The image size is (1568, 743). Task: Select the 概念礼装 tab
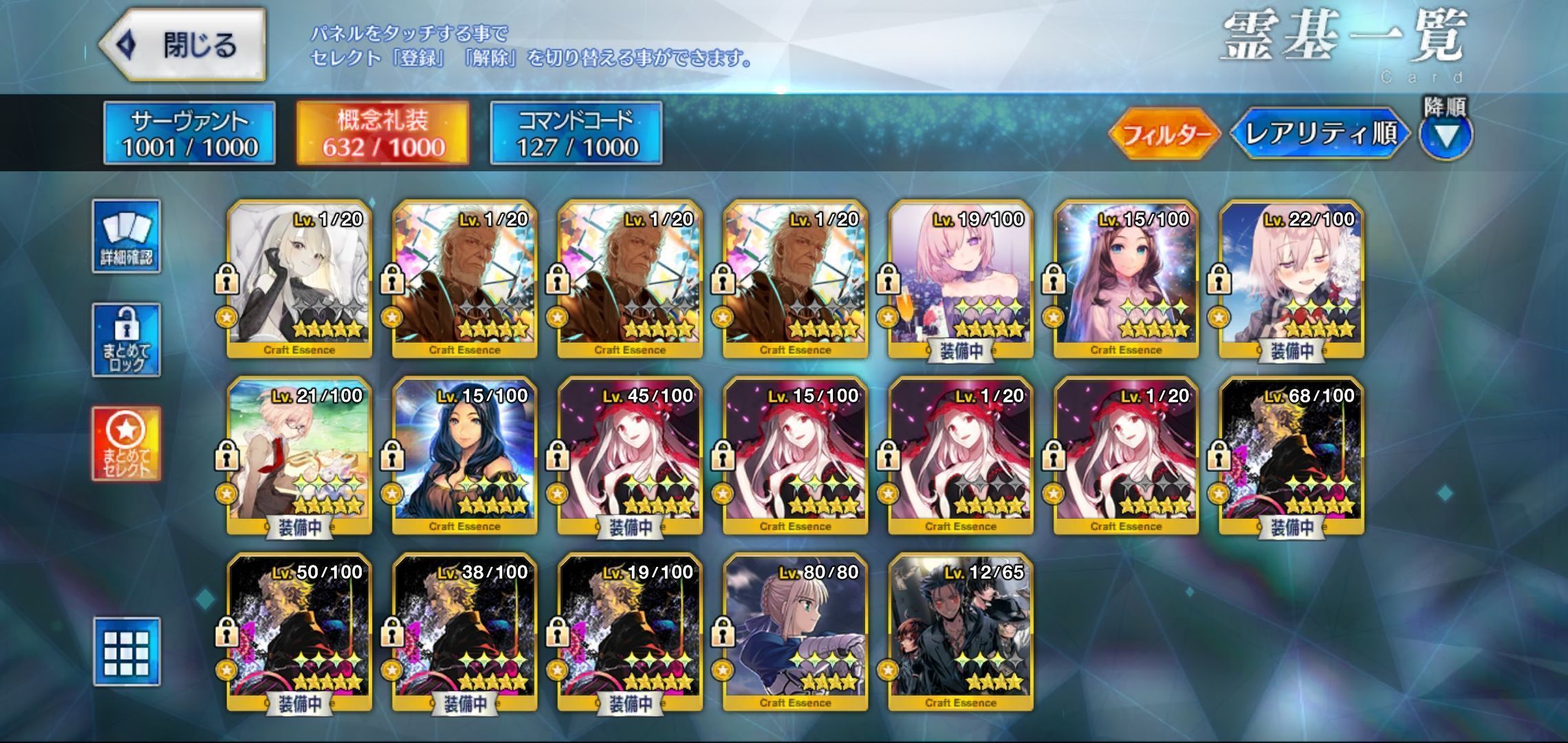[383, 133]
